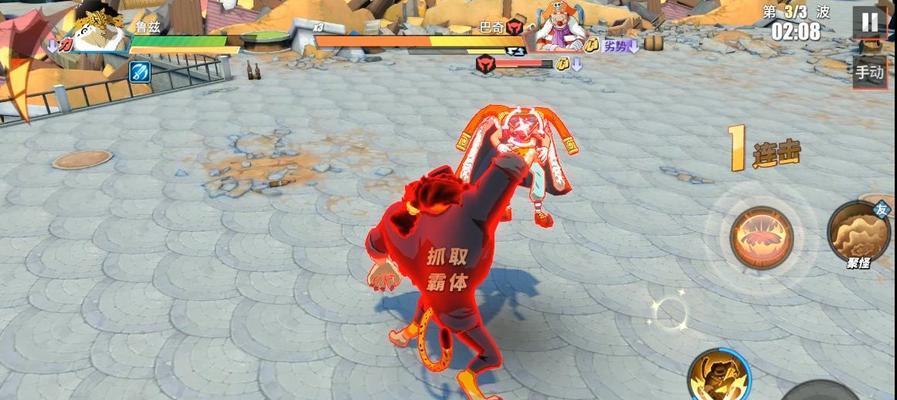Toggle the 手动 manual control mode
Viewport: 897px width, 400px height.
[868, 71]
